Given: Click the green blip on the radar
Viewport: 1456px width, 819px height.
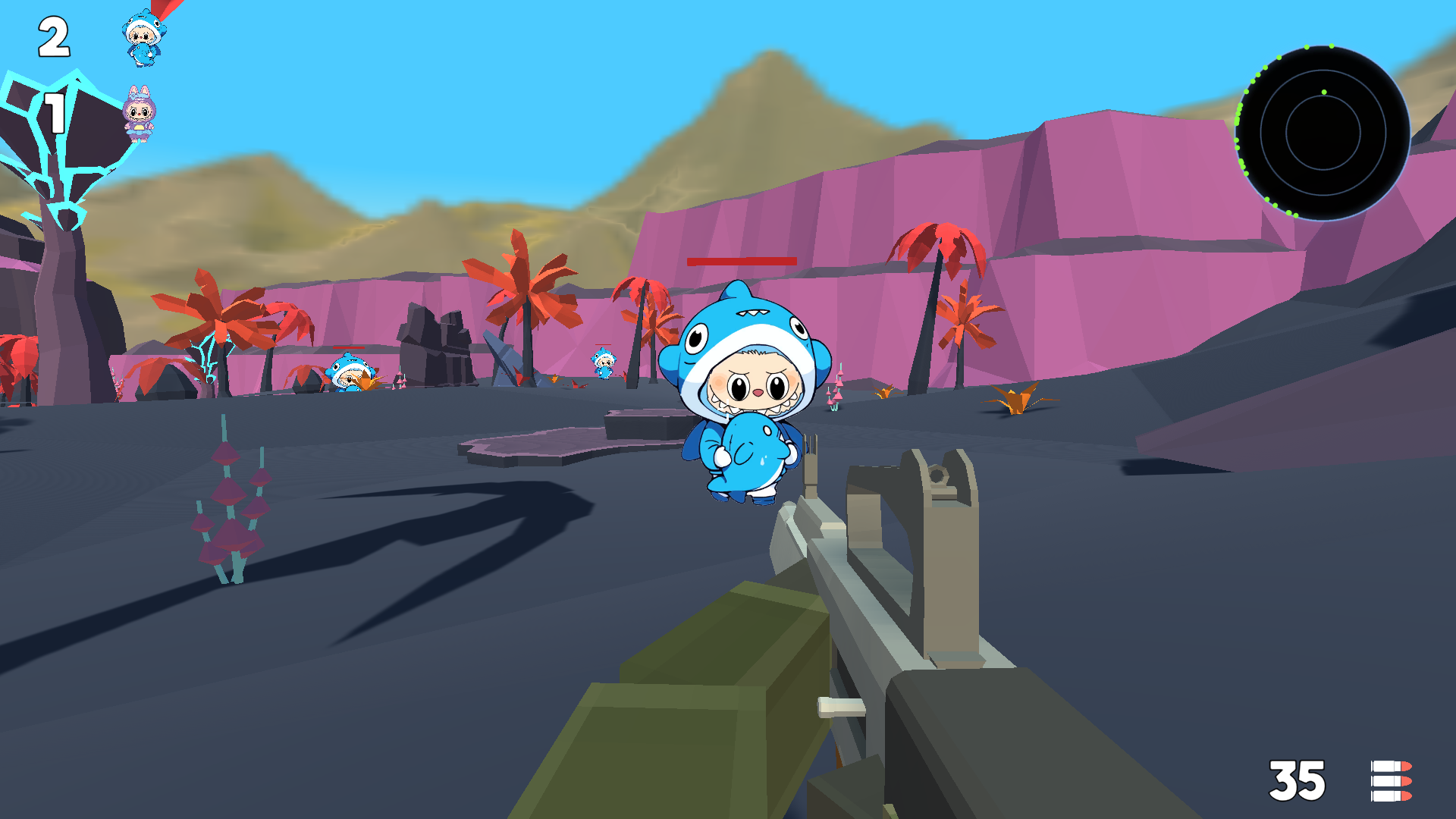Looking at the screenshot, I should pos(1323,90).
